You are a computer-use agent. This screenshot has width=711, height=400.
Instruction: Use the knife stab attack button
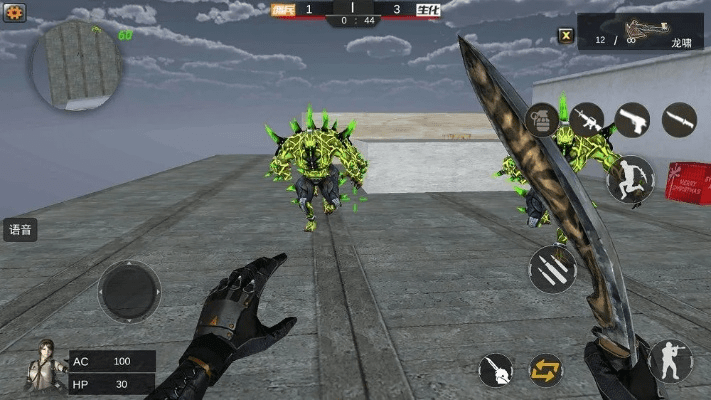(495, 370)
